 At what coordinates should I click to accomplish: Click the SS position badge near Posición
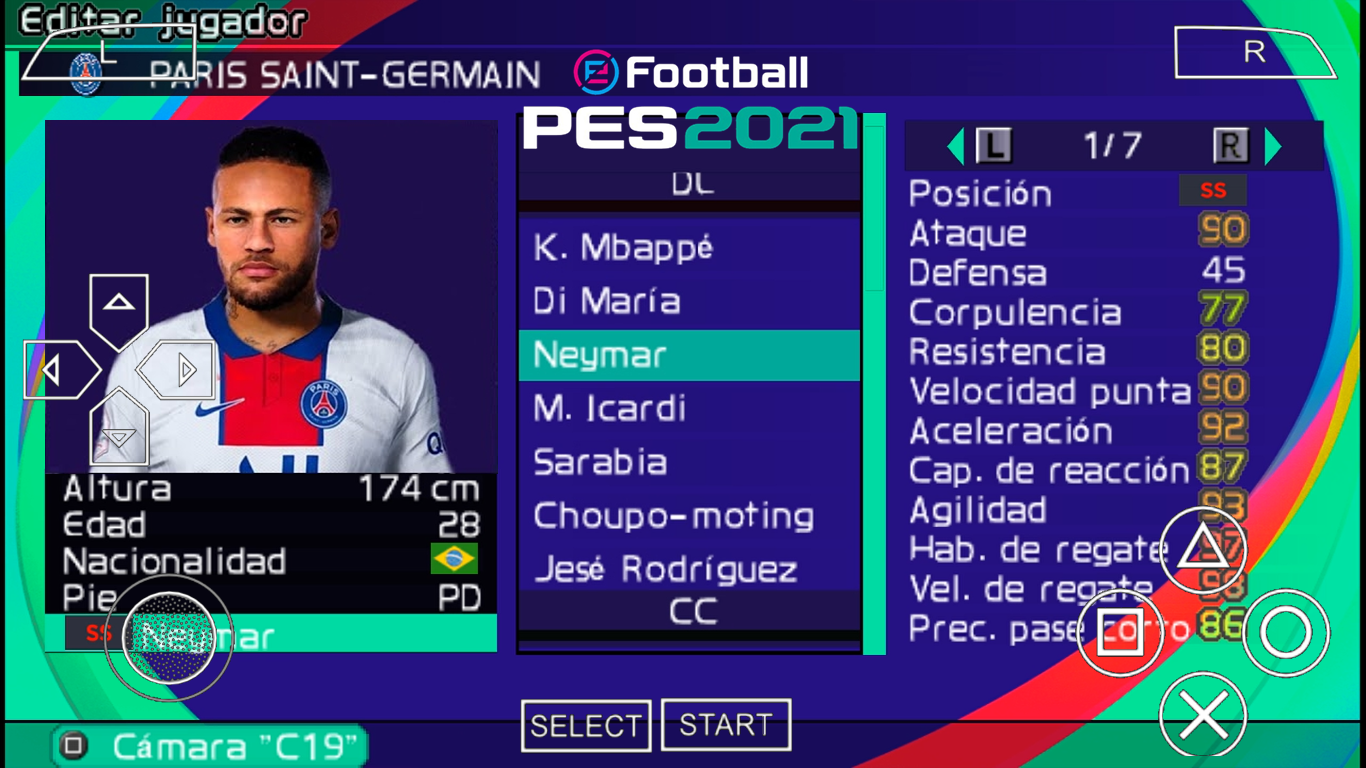click(x=1212, y=189)
